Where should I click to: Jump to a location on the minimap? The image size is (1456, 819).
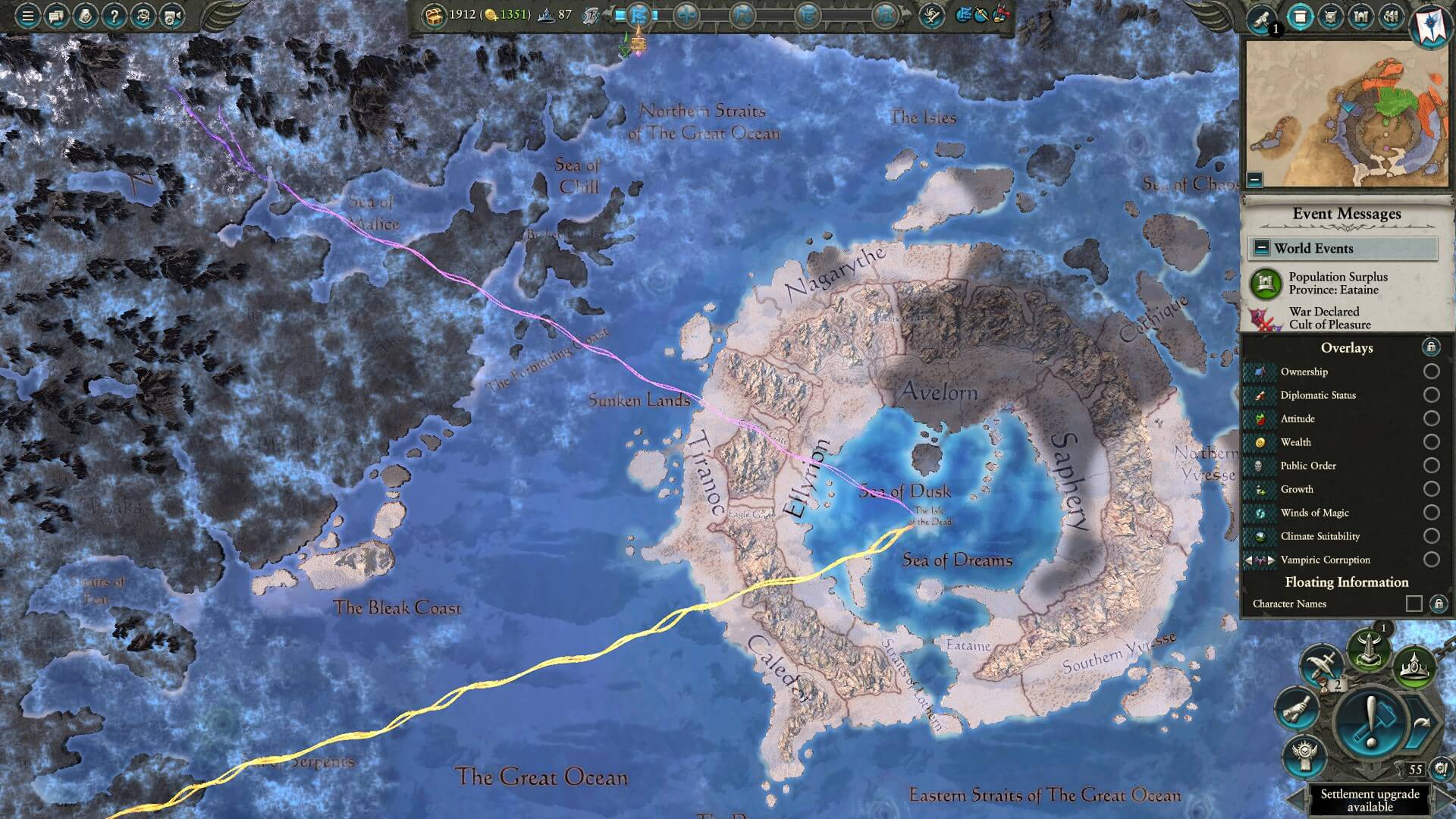(1346, 114)
